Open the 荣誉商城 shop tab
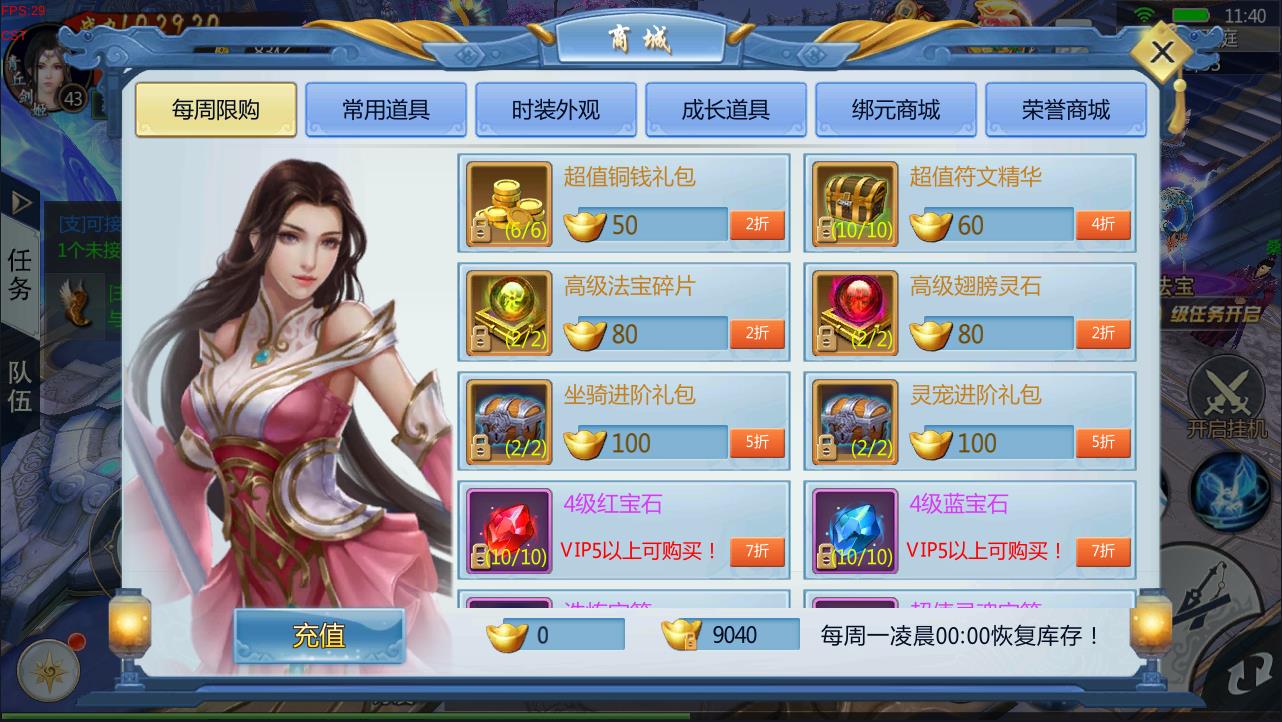 point(1066,111)
